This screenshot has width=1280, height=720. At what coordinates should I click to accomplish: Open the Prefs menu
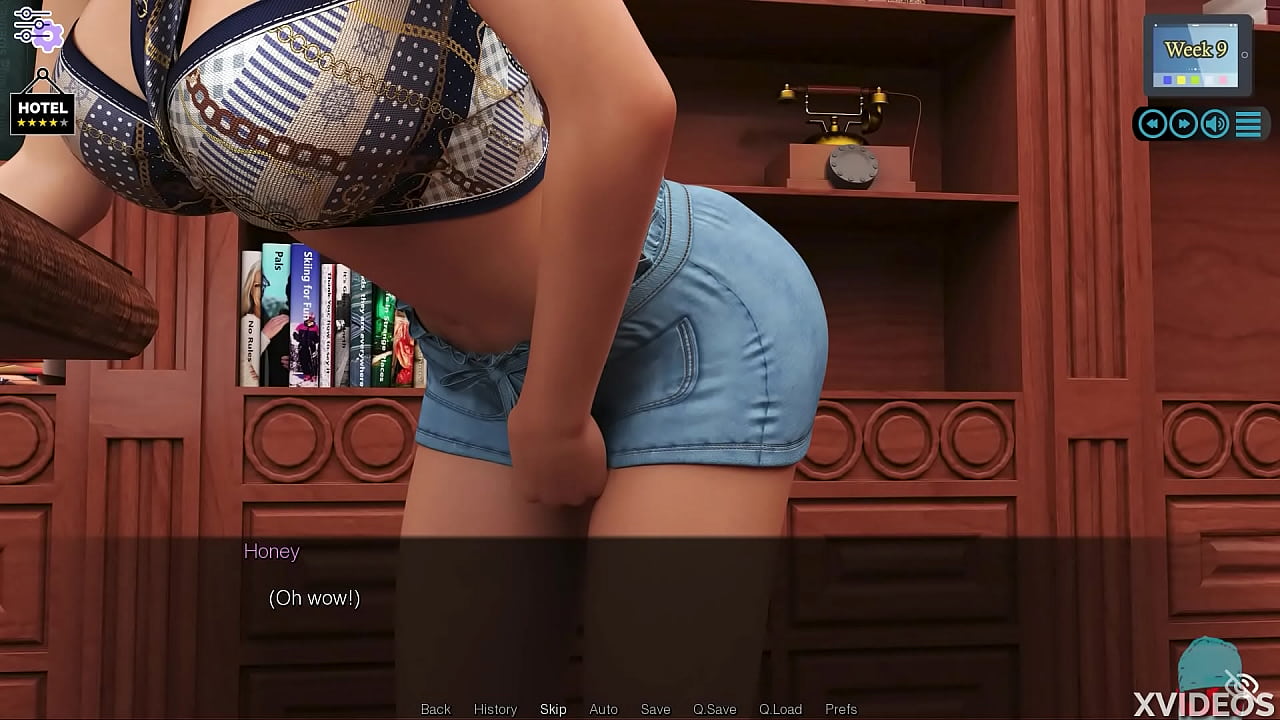841,709
